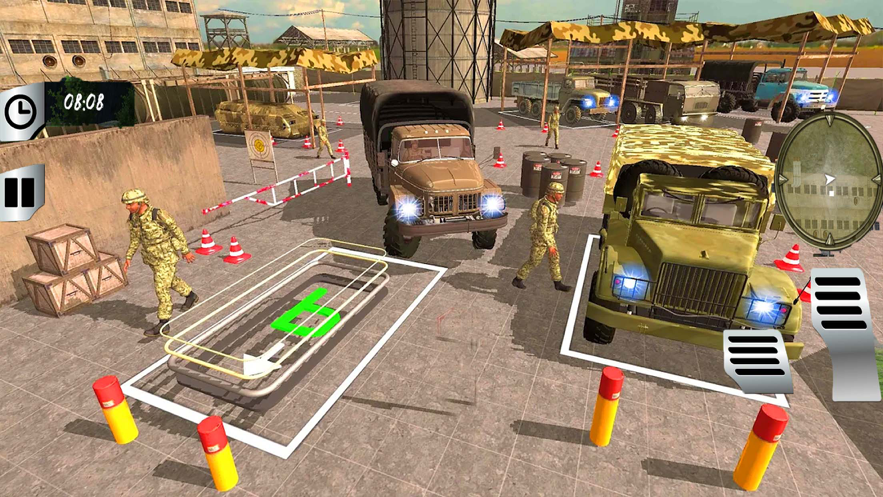The image size is (883, 497).
Task: Click the circular radar minimap
Action: point(828,179)
